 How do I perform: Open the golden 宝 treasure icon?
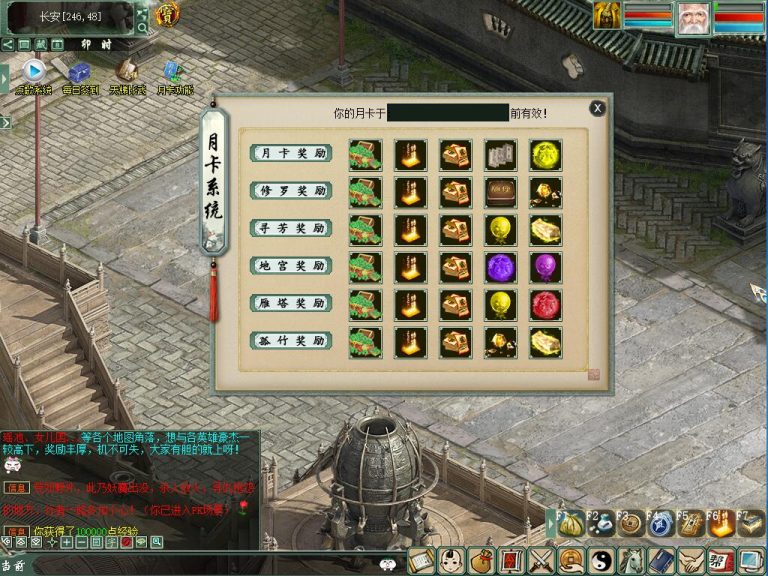[167, 14]
